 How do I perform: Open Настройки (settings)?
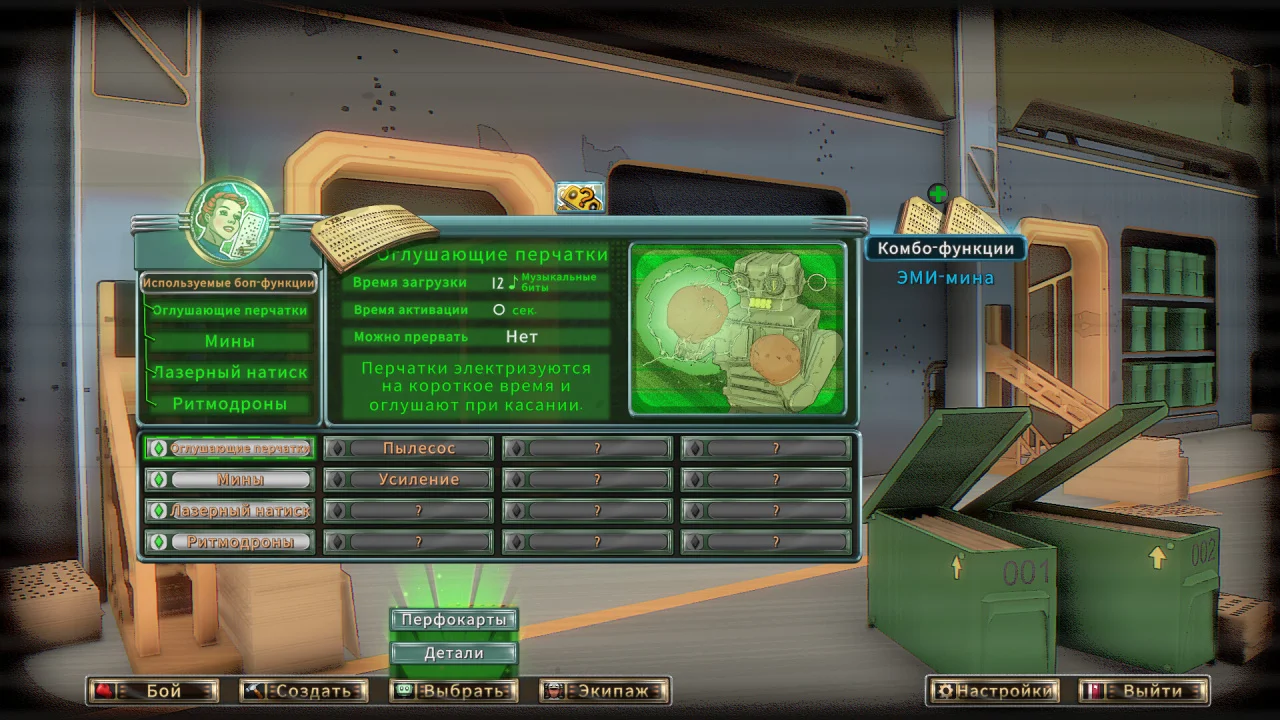[x=995, y=690]
